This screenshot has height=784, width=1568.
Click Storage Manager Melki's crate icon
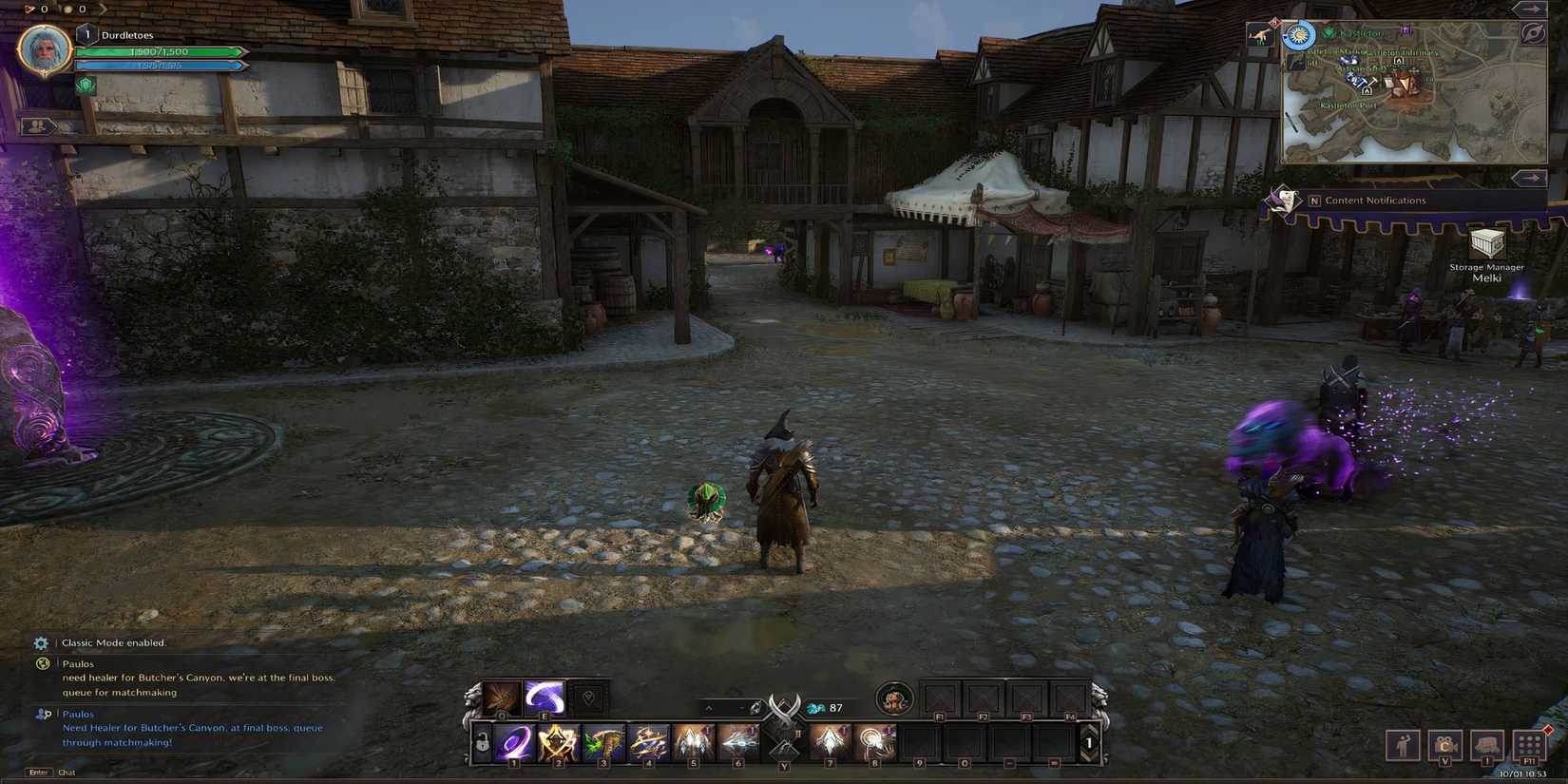pyautogui.click(x=1486, y=245)
